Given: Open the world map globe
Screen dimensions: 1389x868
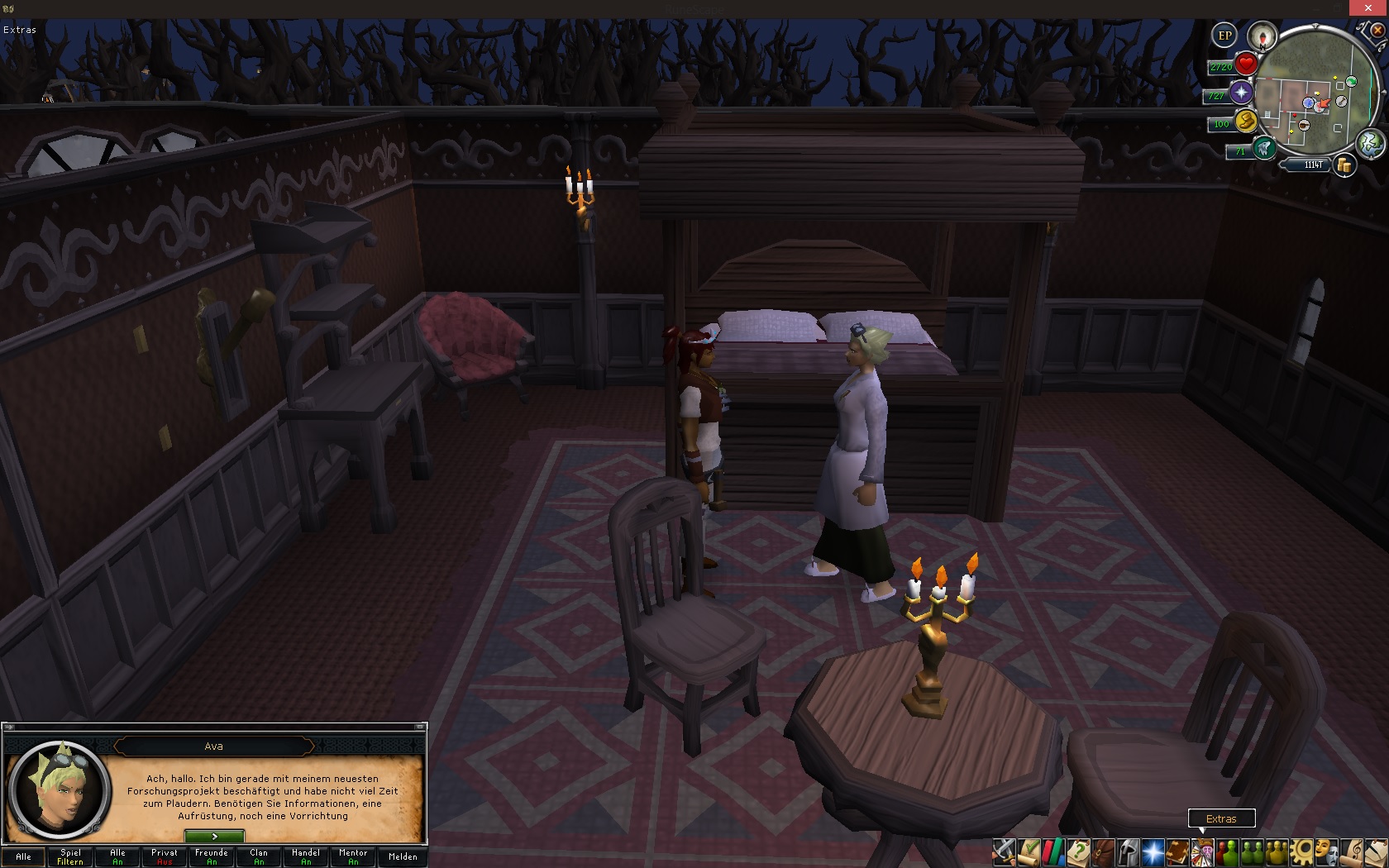Looking at the screenshot, I should point(1370,143).
